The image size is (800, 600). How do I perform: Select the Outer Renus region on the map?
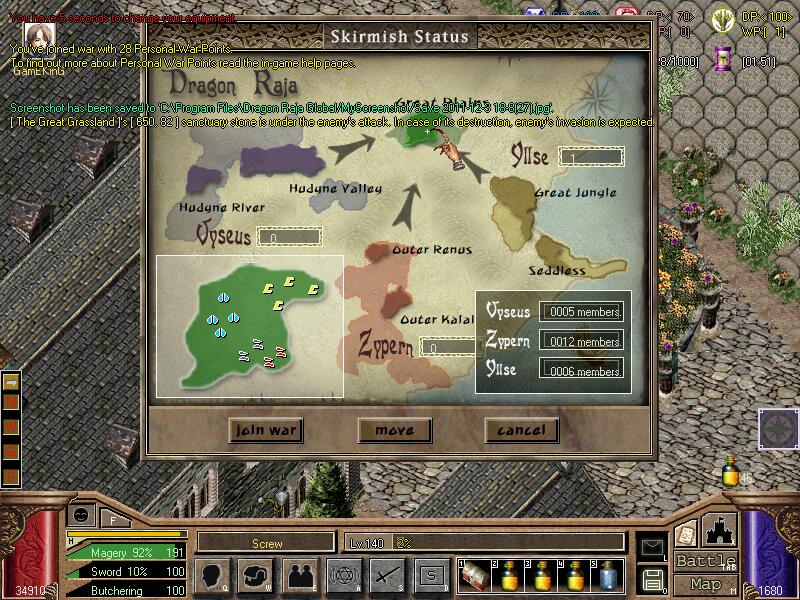pos(387,263)
